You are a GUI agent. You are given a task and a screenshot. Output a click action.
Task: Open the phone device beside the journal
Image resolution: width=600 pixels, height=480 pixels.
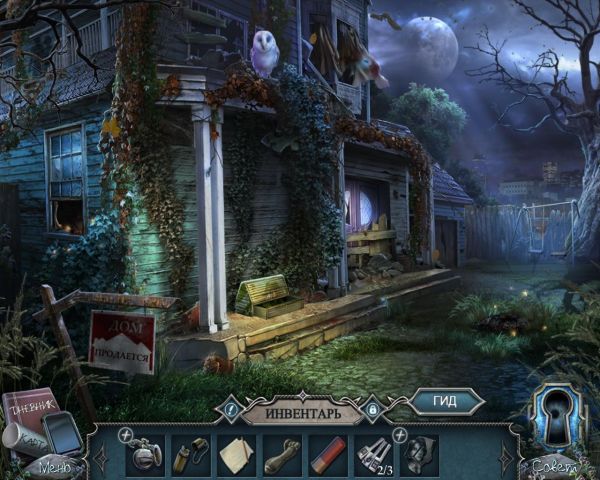63,433
